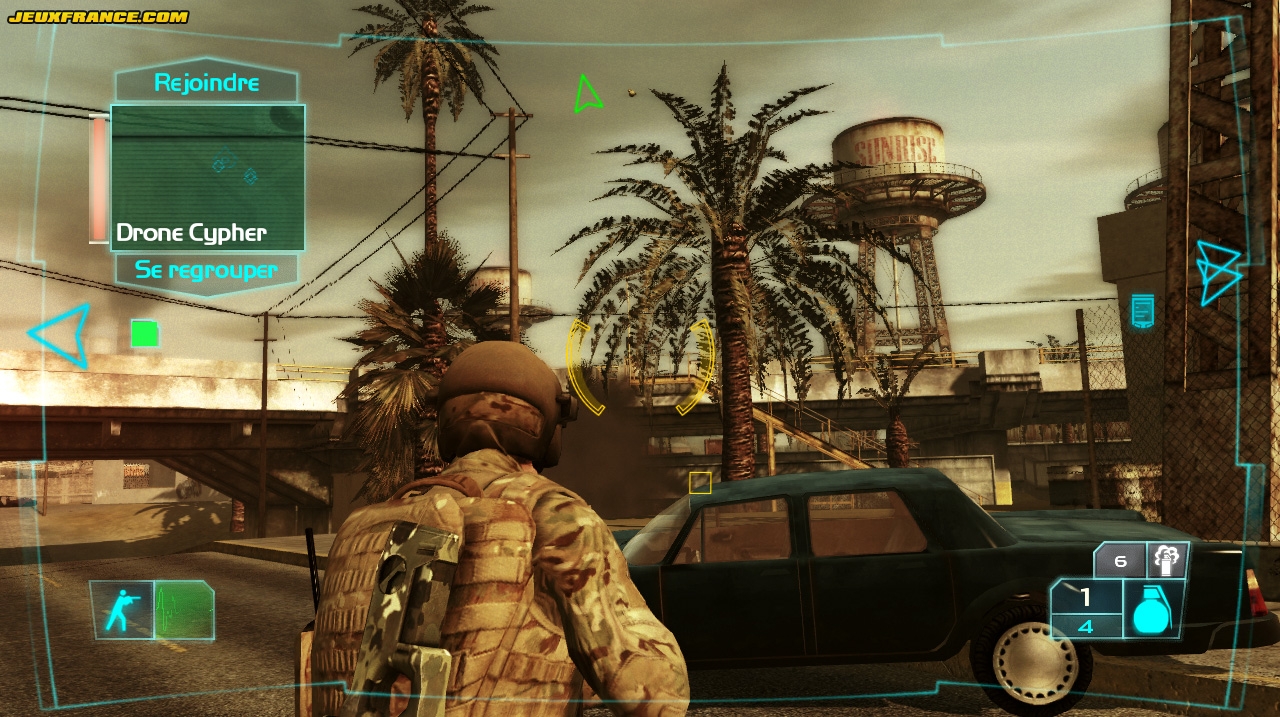This screenshot has height=717, width=1280.
Task: Open the Drone Cypher video feed
Action: (207, 177)
